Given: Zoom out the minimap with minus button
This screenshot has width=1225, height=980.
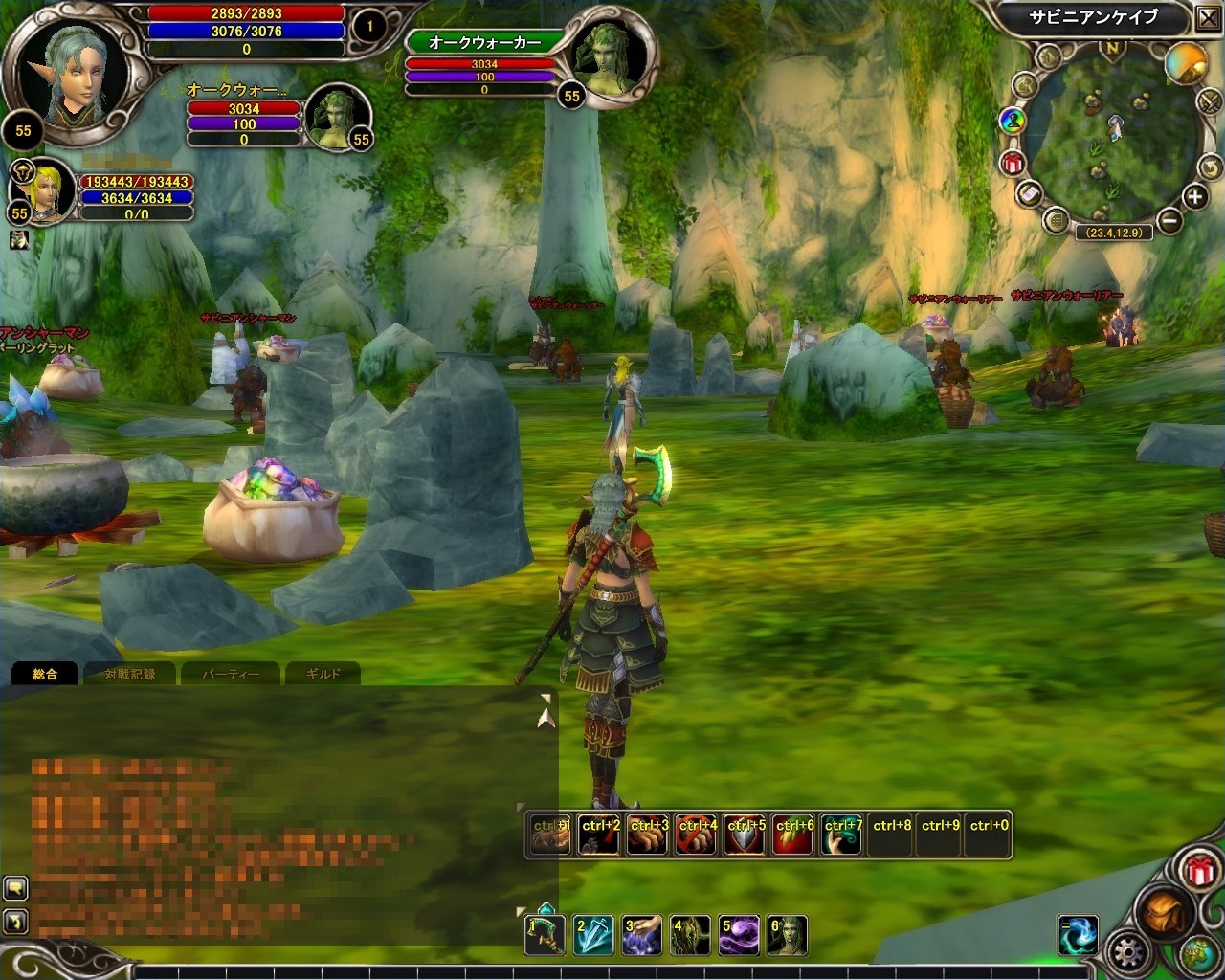Looking at the screenshot, I should click(x=1169, y=221).
